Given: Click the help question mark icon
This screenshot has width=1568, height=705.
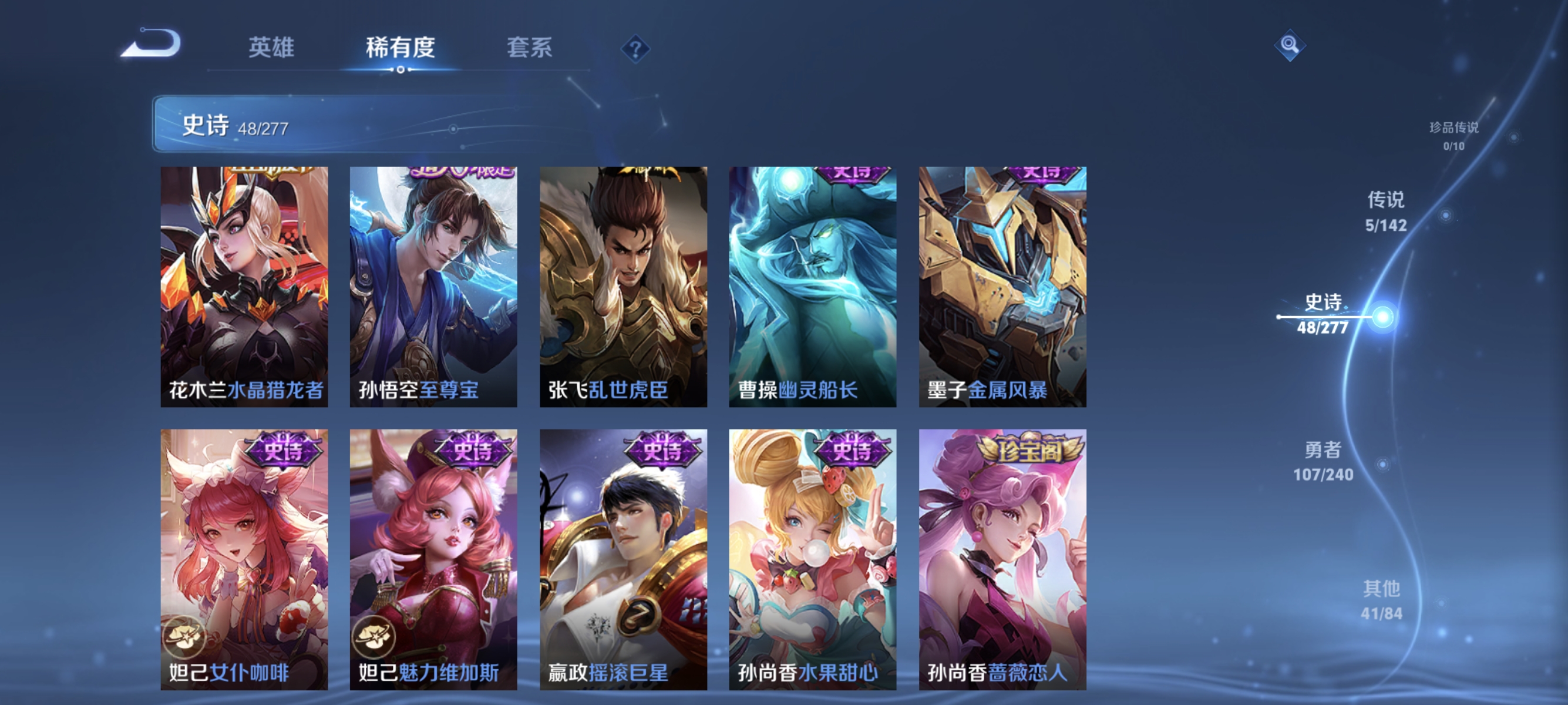Looking at the screenshot, I should click(x=637, y=49).
